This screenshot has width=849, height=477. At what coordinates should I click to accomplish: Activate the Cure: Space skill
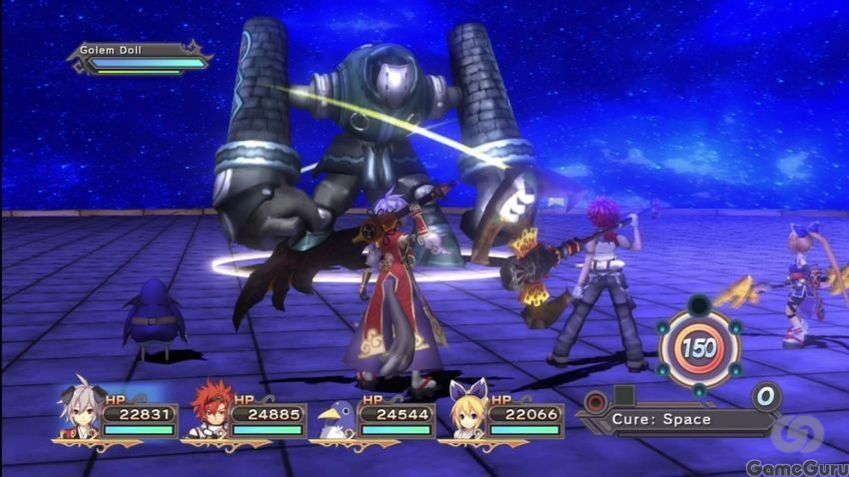[664, 418]
